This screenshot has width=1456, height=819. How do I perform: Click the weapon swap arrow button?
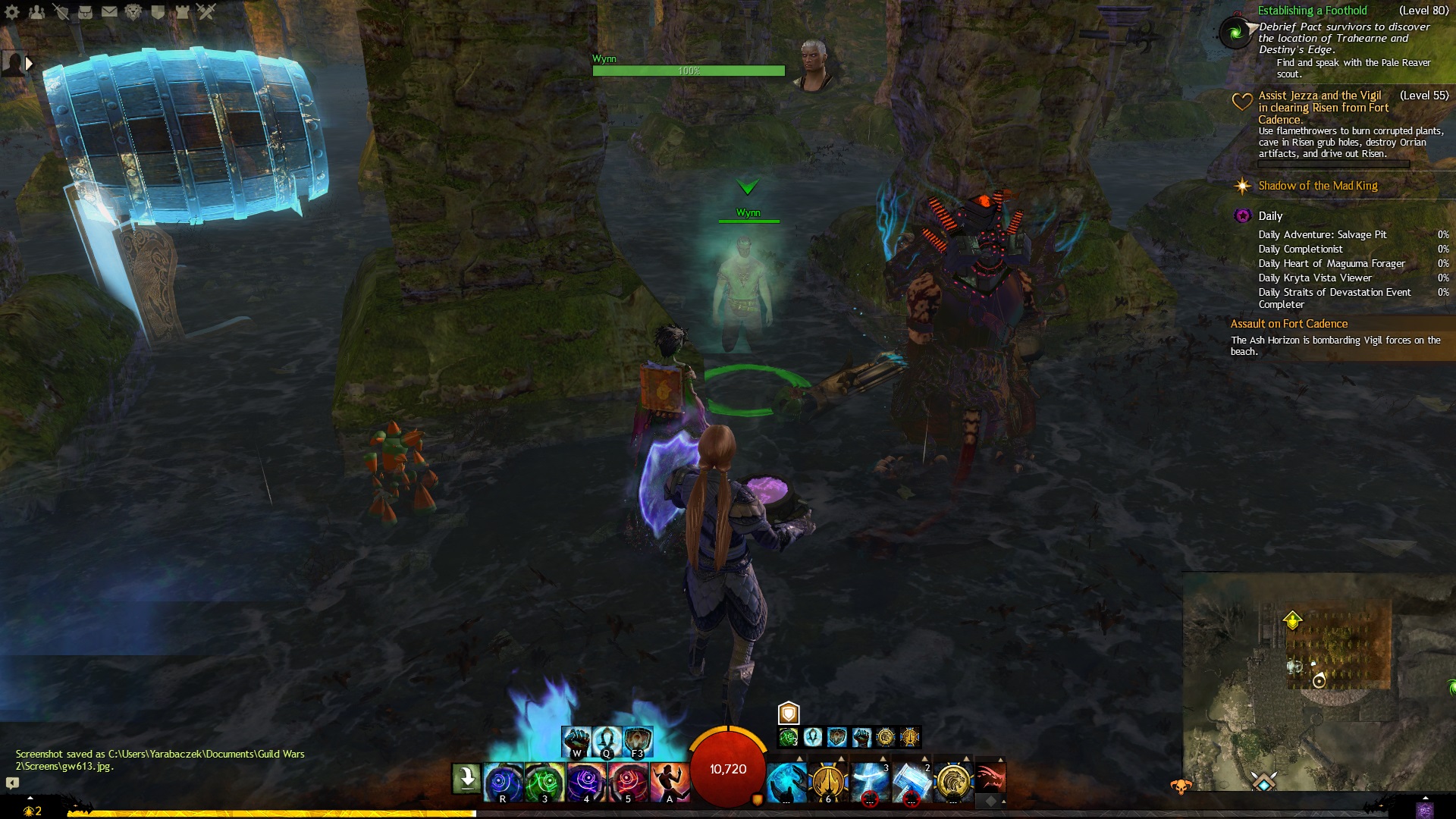(466, 779)
